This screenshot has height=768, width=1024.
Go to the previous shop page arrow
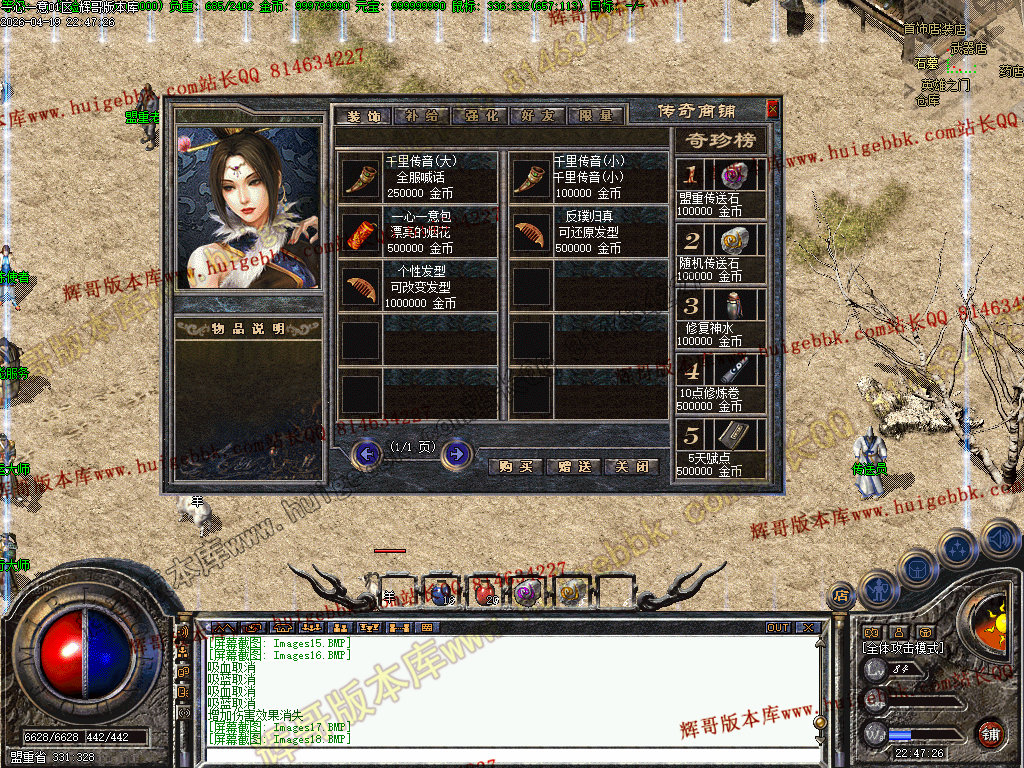[368, 455]
